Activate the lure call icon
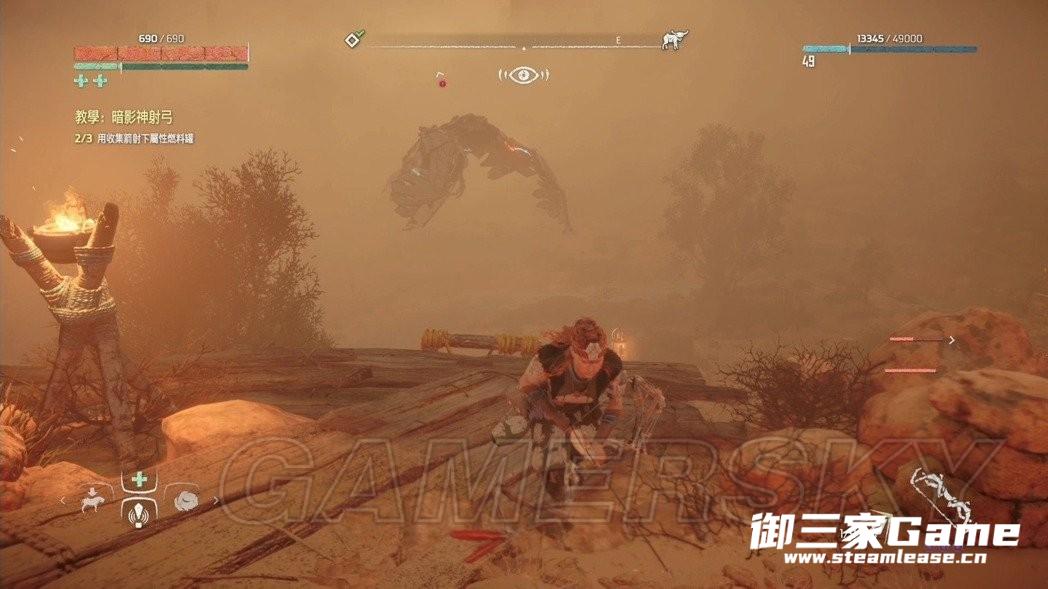This screenshot has width=1048, height=589. tap(139, 514)
